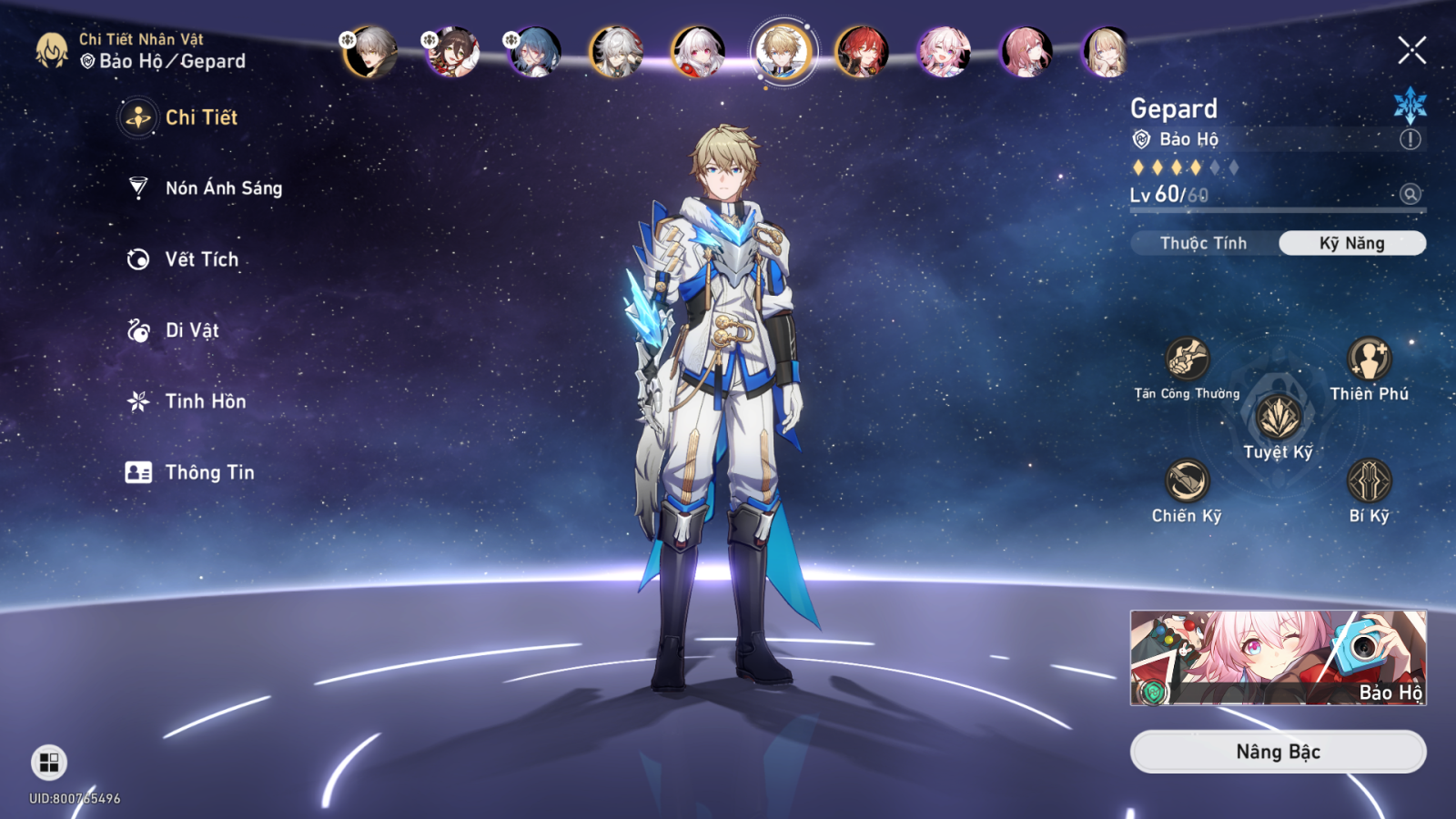Open the March 7th light cone thumbnail

1278,657
